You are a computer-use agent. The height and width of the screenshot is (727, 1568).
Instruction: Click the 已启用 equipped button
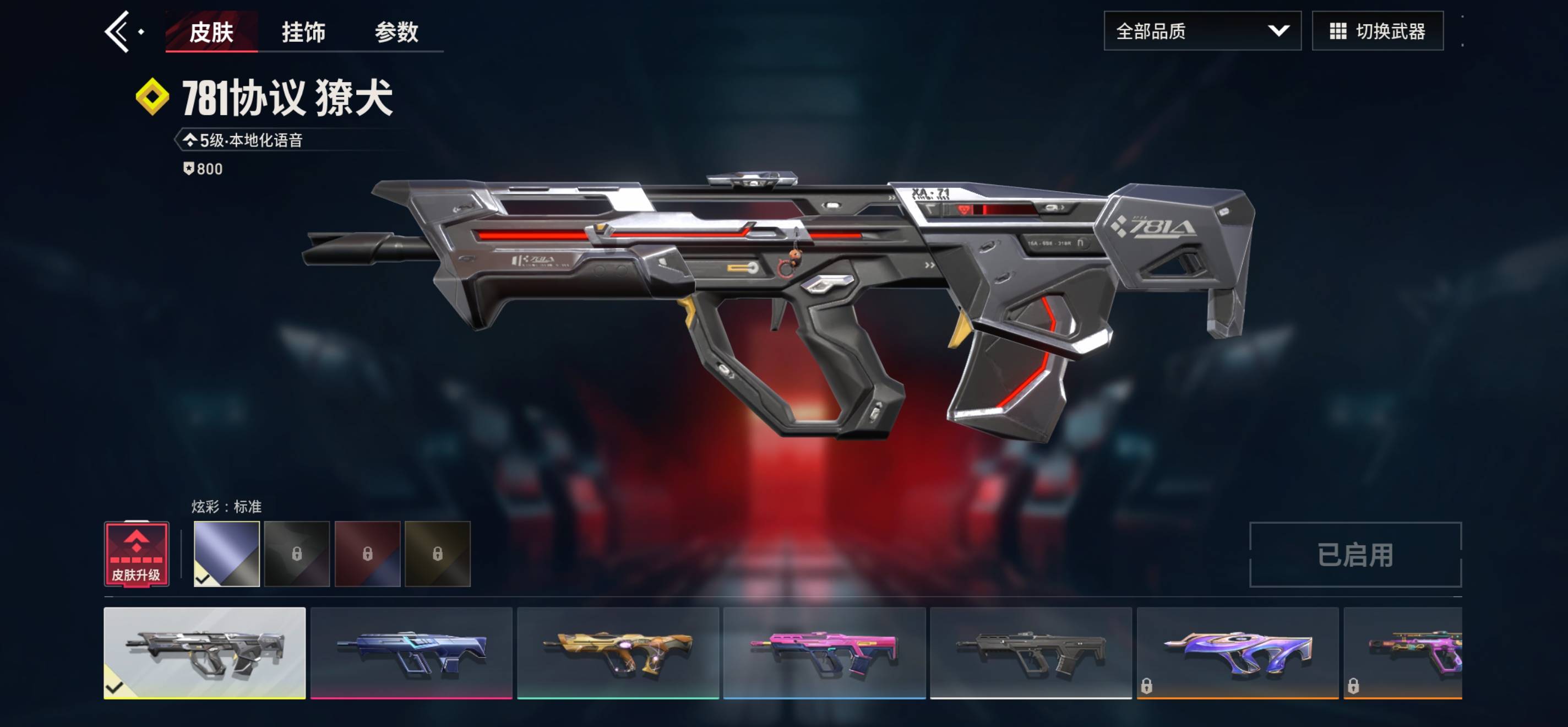click(x=1355, y=555)
